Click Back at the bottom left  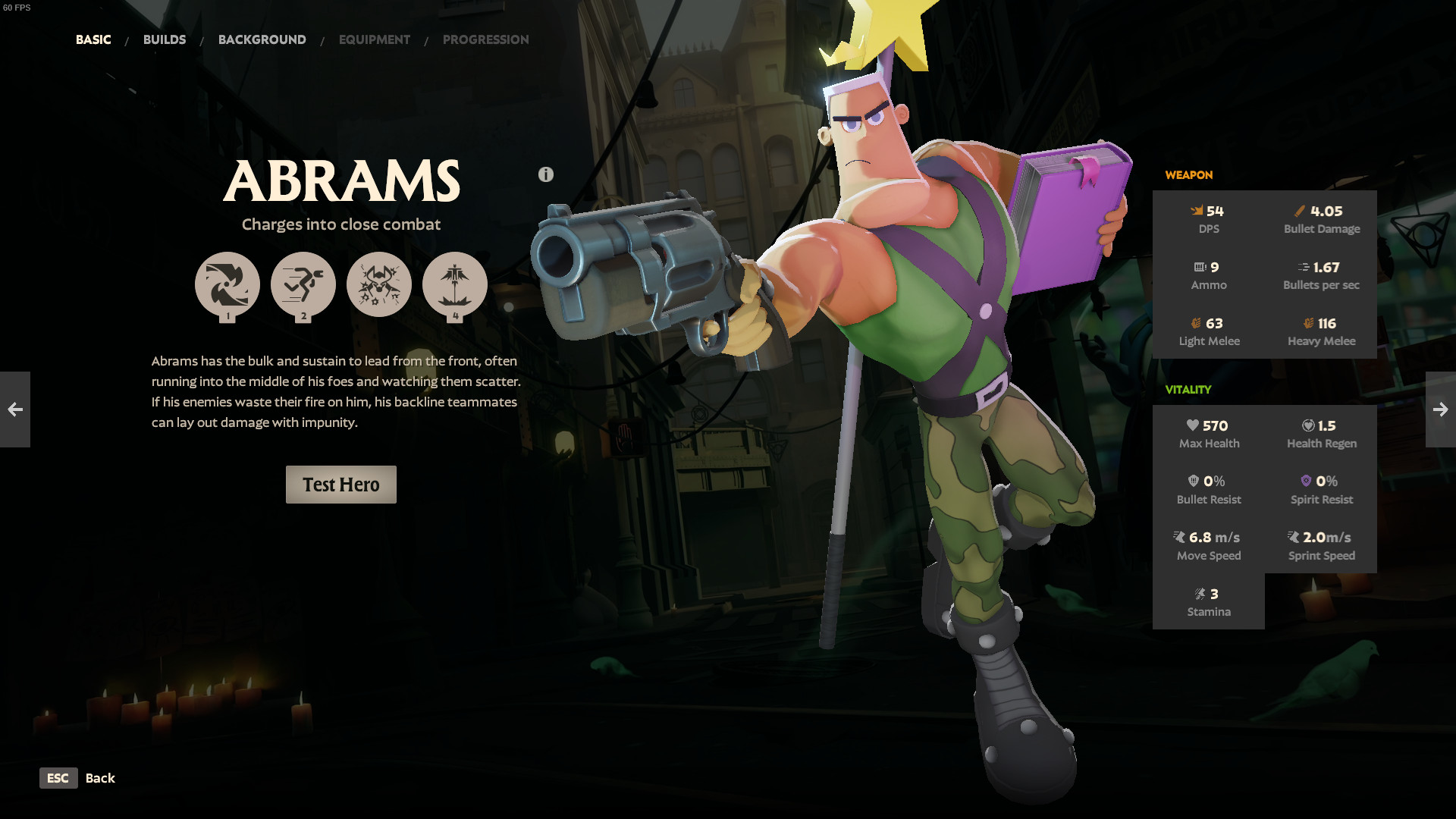pyautogui.click(x=101, y=778)
